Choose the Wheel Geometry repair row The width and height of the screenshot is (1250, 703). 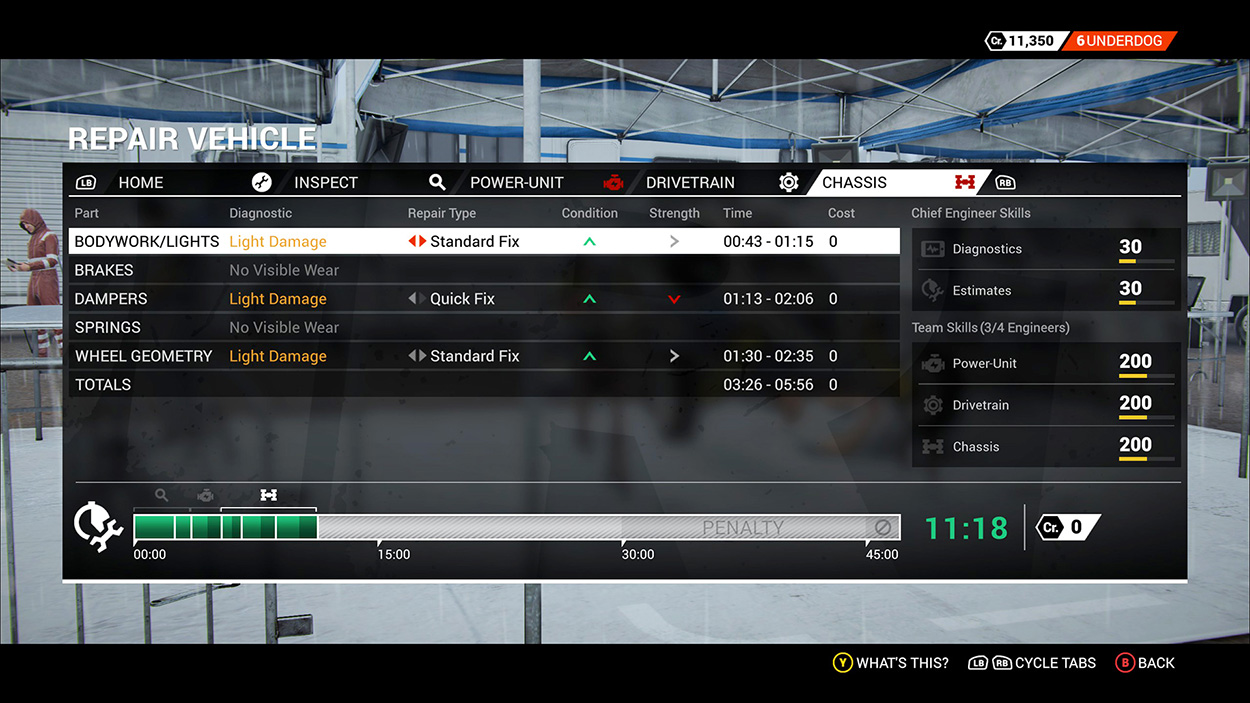point(143,356)
